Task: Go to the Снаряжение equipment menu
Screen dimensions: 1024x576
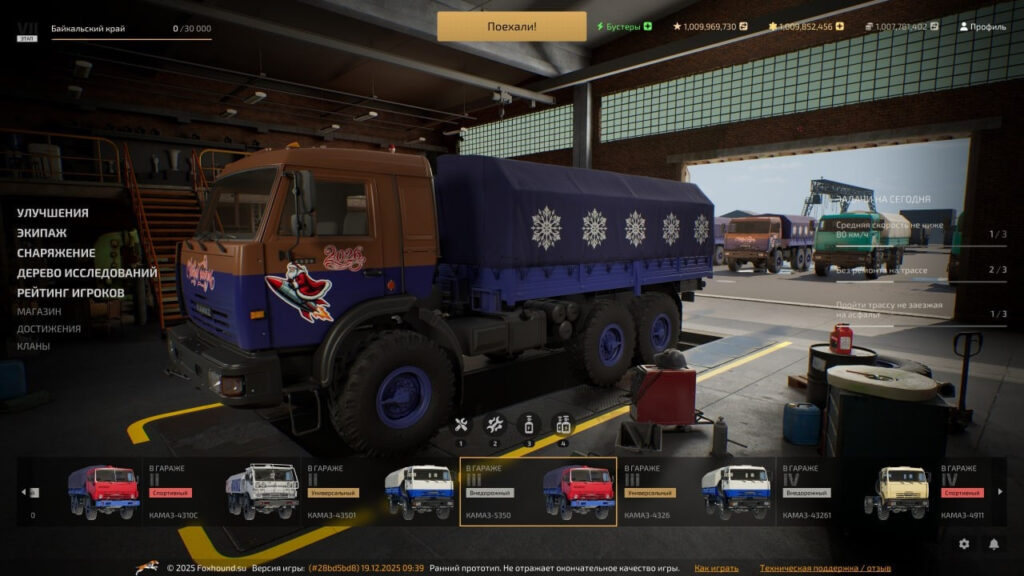Action: click(x=56, y=253)
